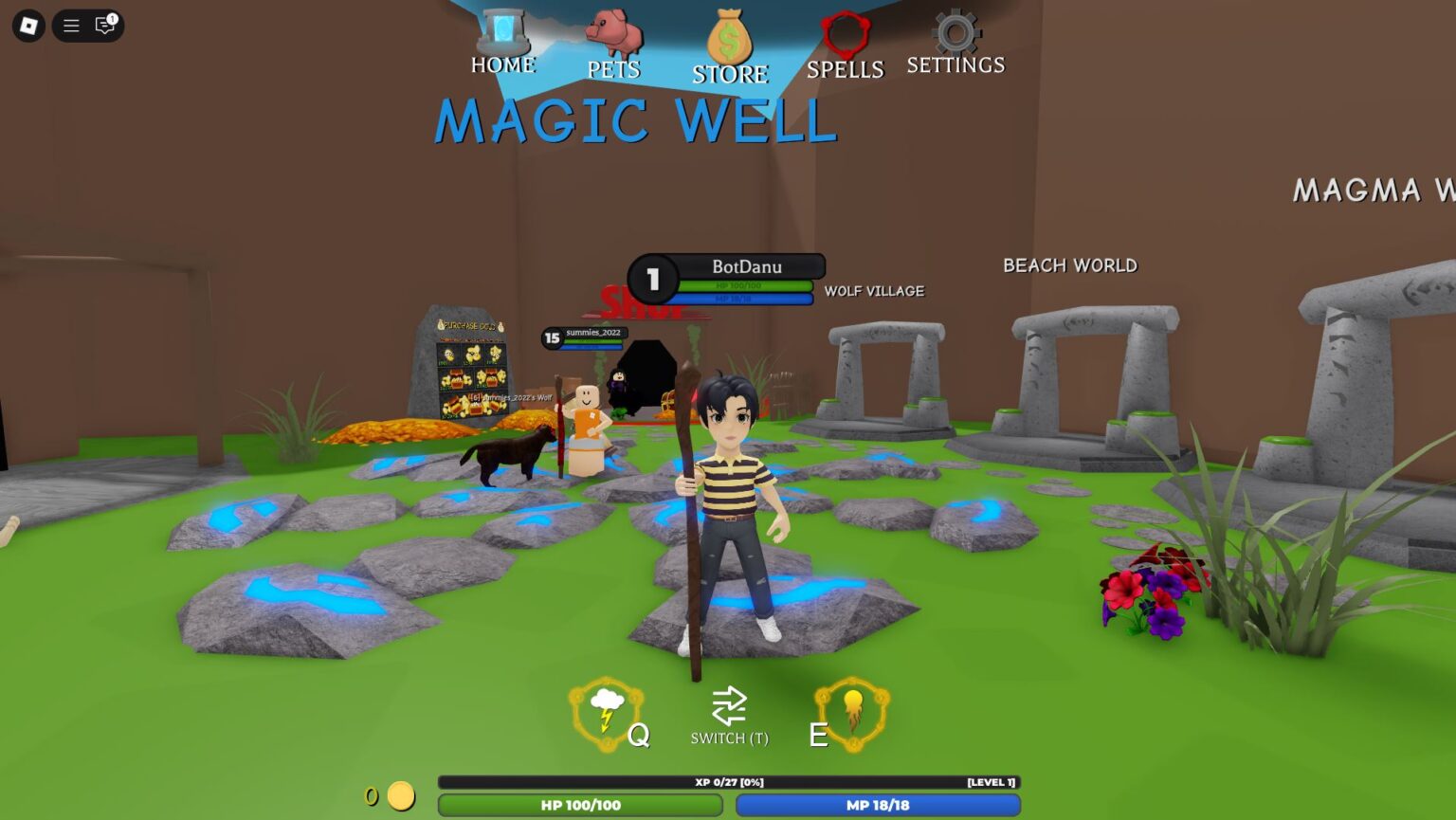Click the blue MP 18/18 bar
The width and height of the screenshot is (1456, 820).
point(880,805)
